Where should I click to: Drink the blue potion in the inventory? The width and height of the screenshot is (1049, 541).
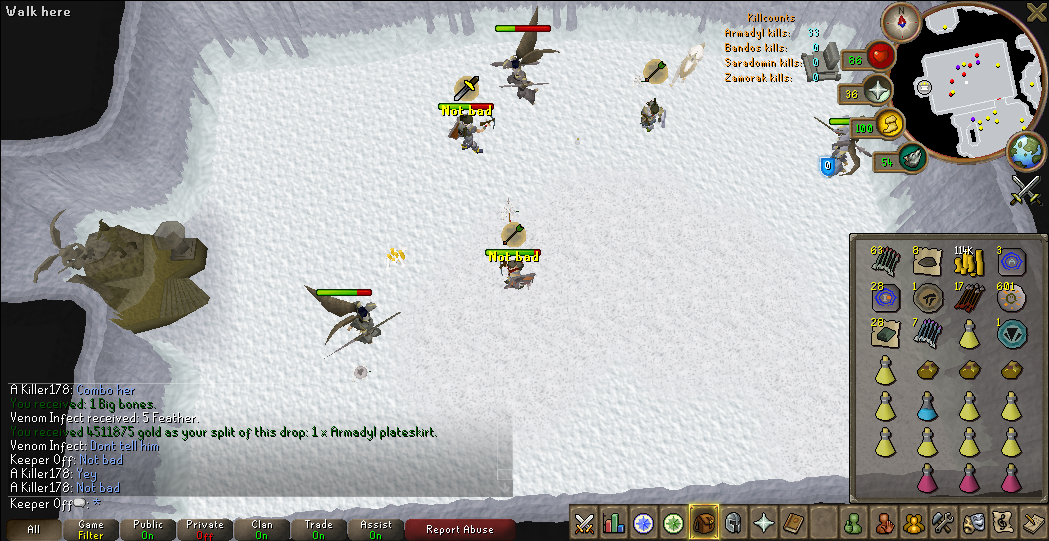pos(928,405)
